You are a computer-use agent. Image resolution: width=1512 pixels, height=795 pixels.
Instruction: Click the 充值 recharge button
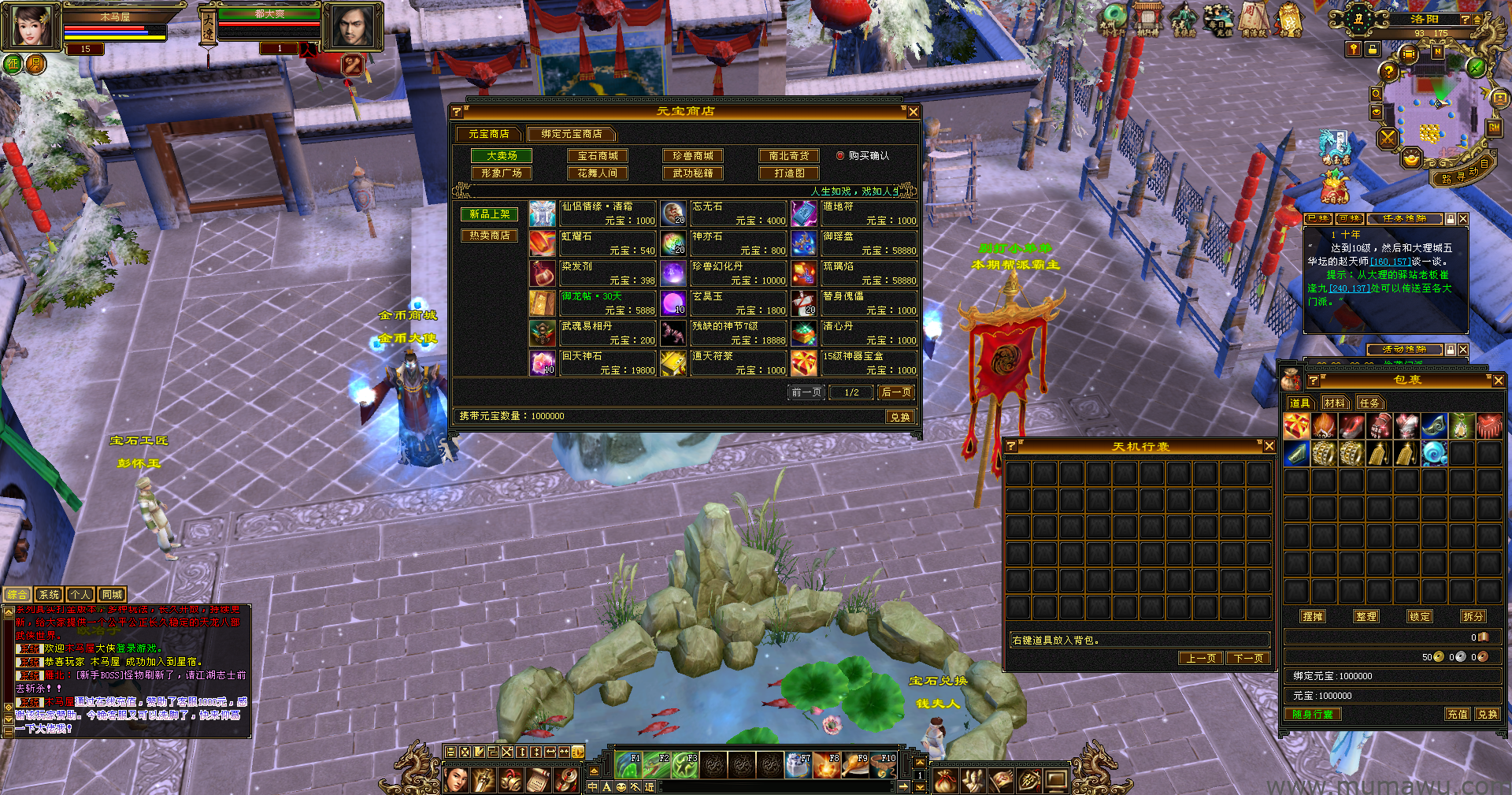coord(1457,715)
